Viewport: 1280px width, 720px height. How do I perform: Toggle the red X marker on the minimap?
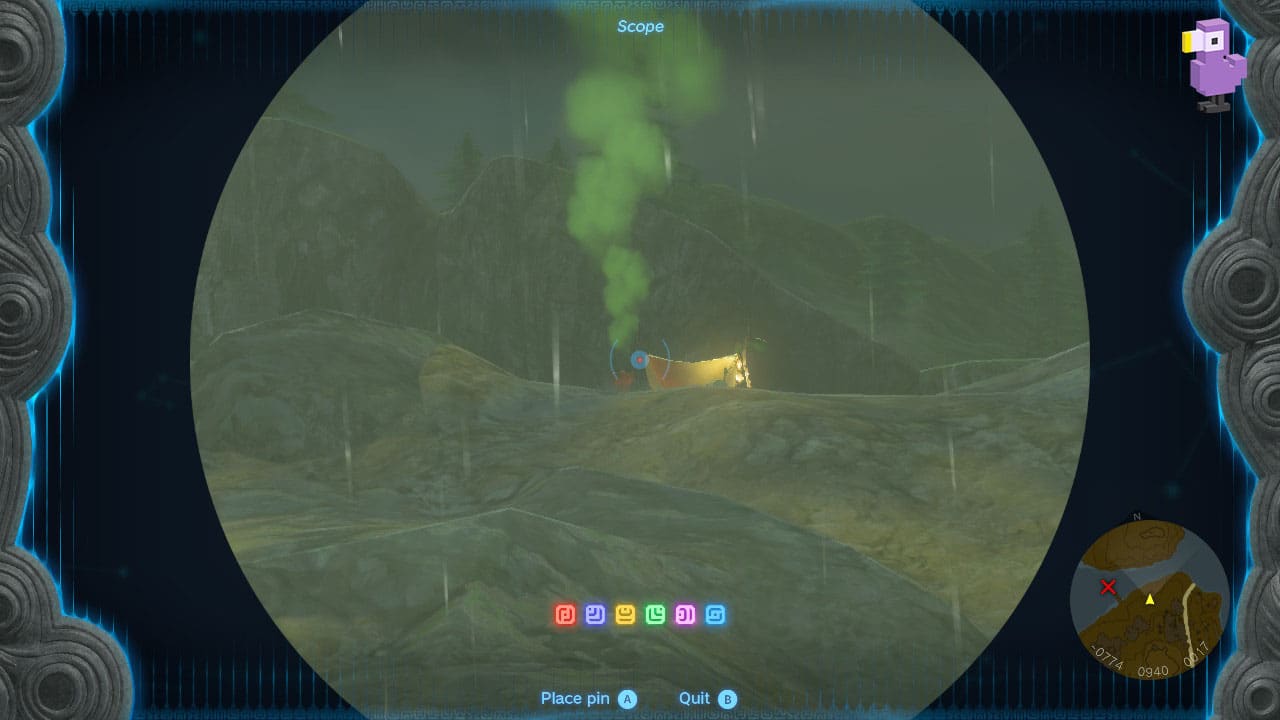(1110, 588)
